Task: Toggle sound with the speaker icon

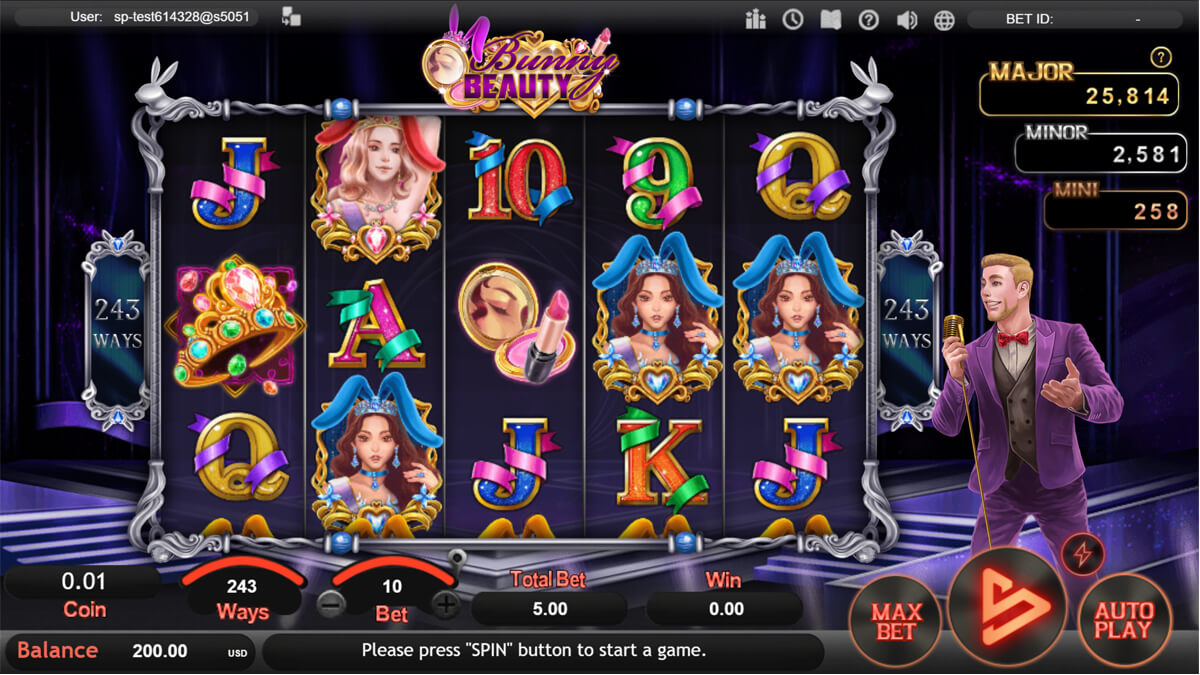Action: point(907,19)
